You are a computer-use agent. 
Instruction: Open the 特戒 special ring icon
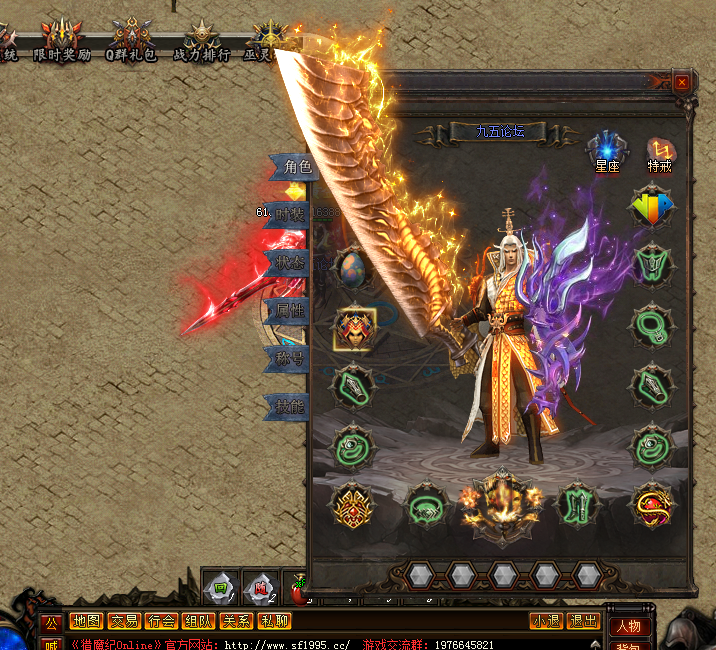tap(660, 150)
